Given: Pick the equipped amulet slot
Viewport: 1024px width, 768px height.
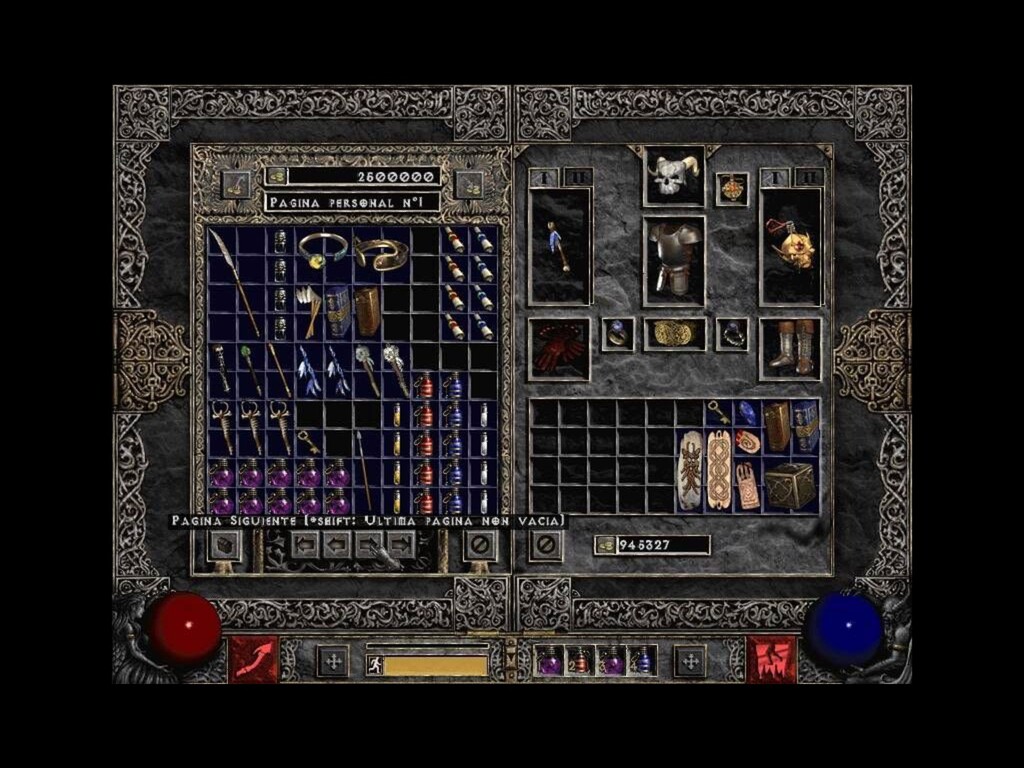Looking at the screenshot, I should pyautogui.click(x=732, y=189).
